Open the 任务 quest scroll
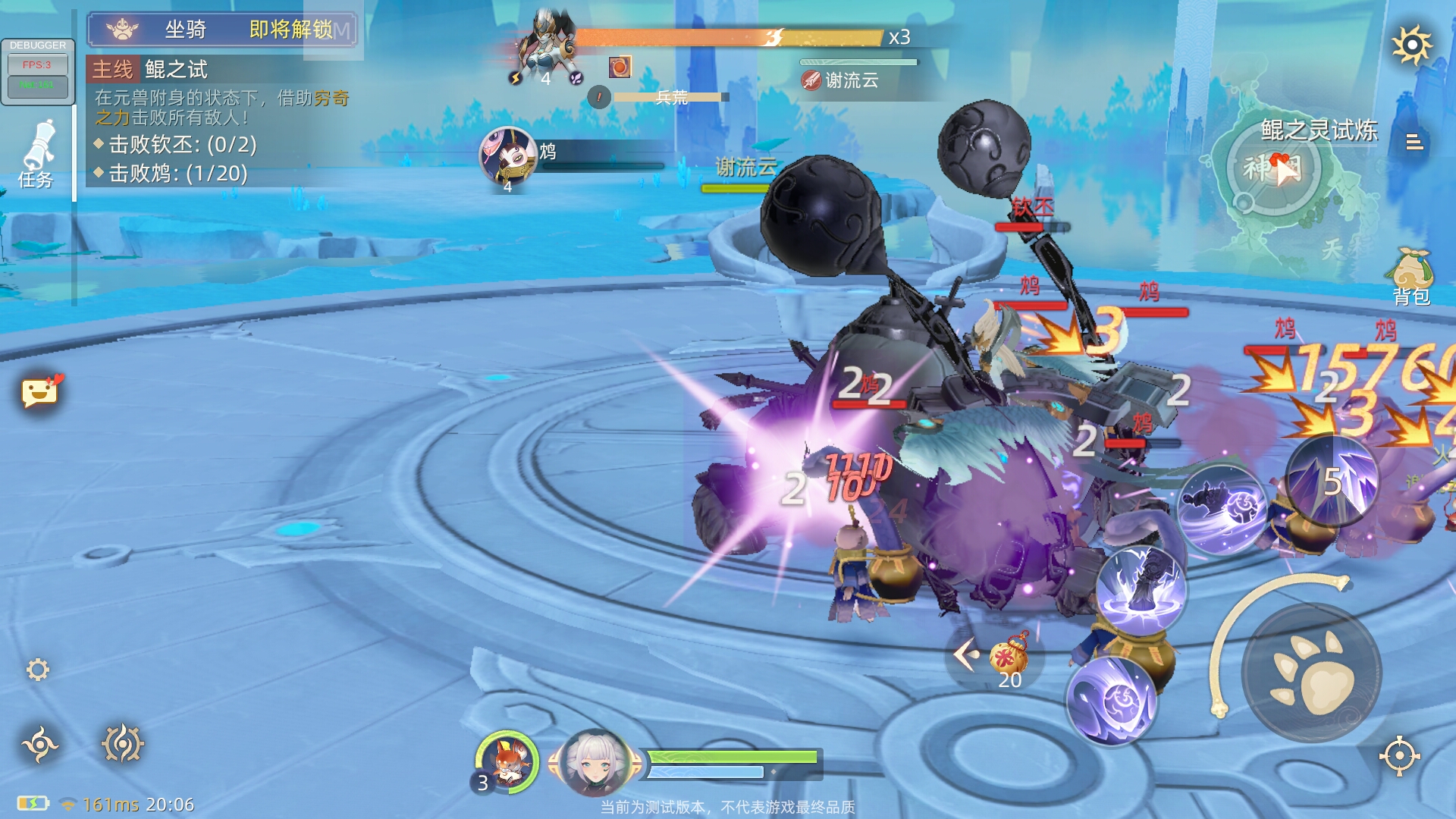Viewport: 1456px width, 819px height. 37,154
